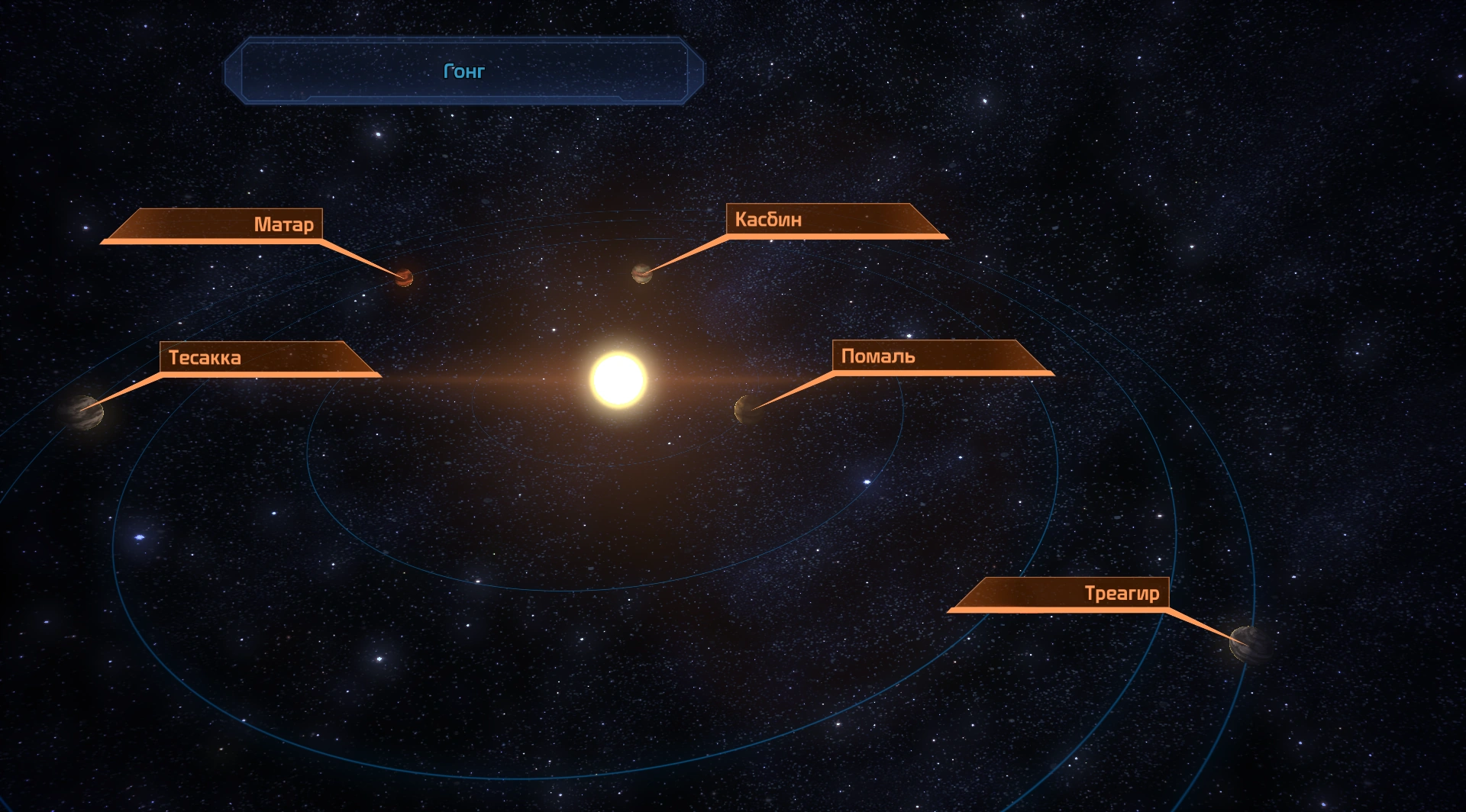
Task: Select the Помаль planet label
Action: coord(878,356)
